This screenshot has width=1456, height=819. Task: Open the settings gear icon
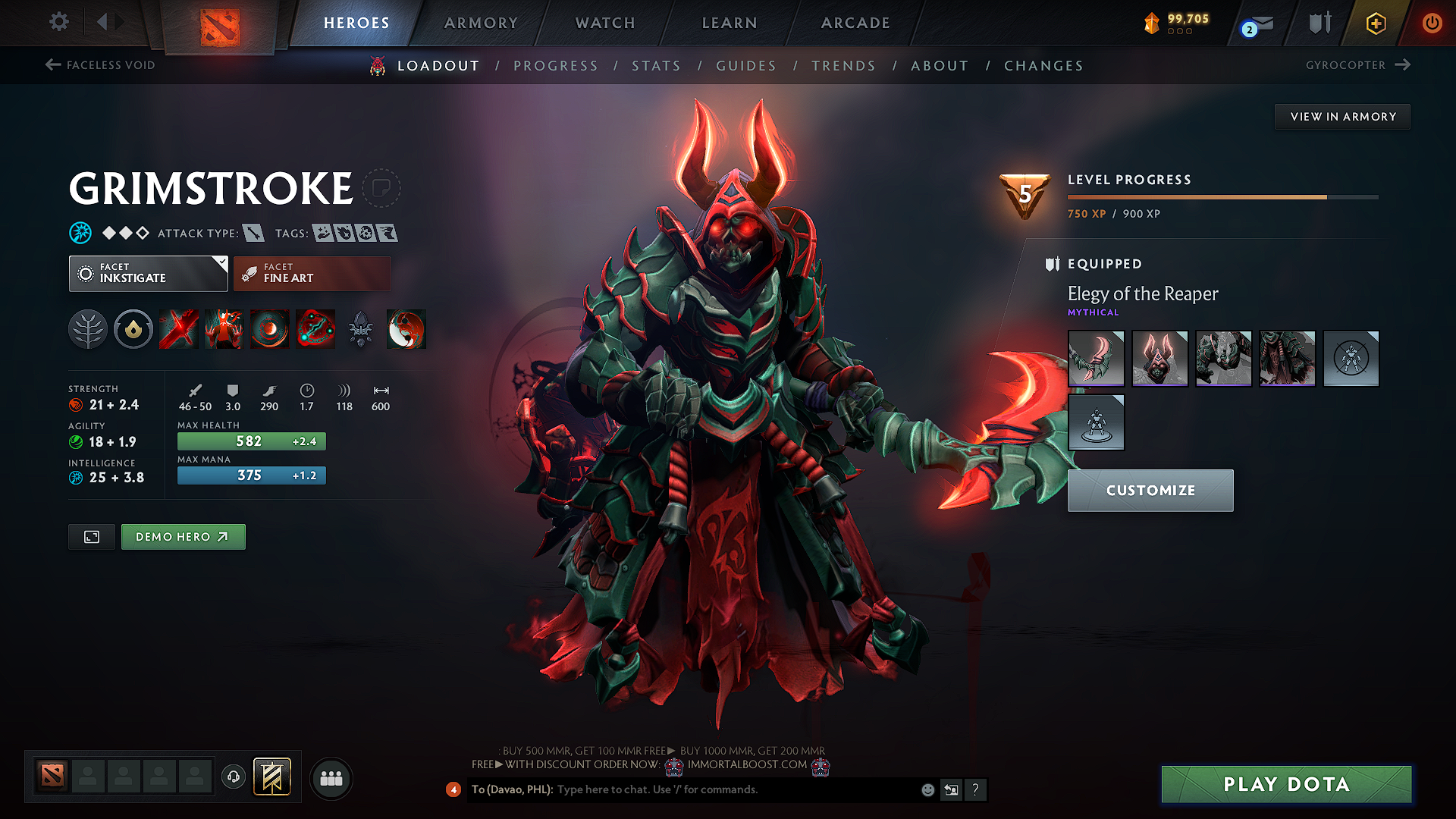click(58, 22)
